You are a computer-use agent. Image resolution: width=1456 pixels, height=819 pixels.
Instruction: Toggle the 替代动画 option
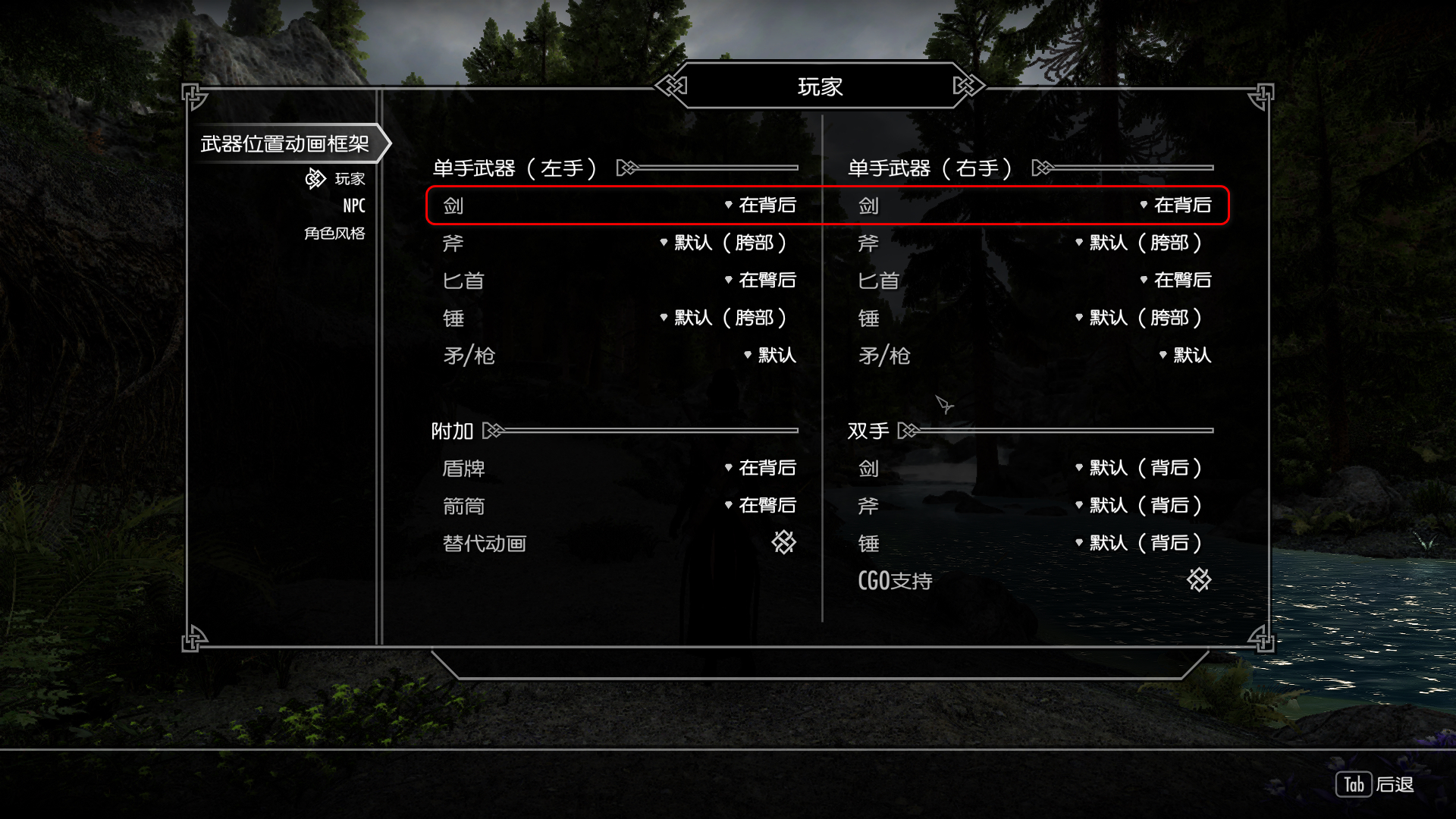(783, 542)
